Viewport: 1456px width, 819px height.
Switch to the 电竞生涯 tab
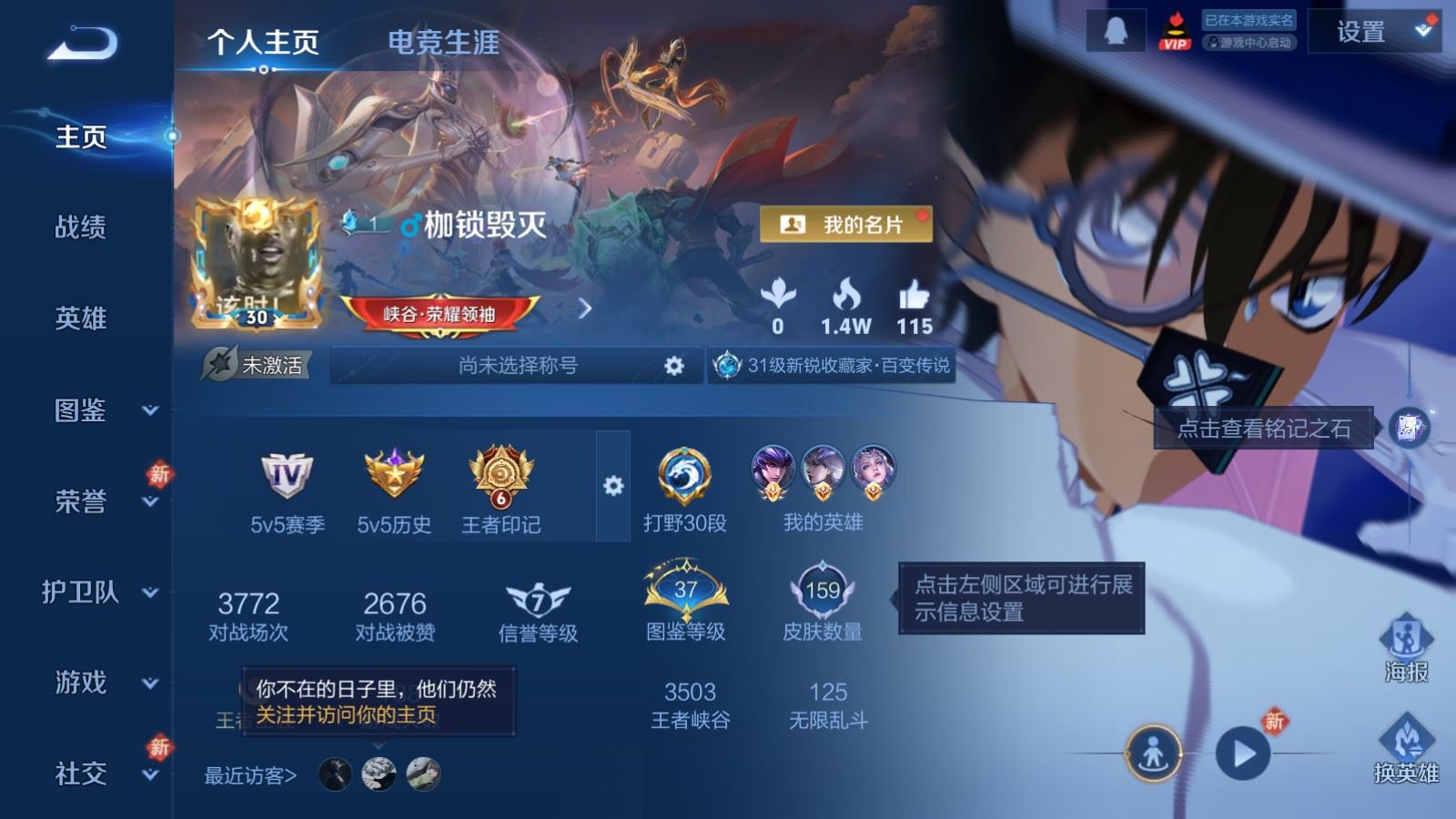coord(443,43)
